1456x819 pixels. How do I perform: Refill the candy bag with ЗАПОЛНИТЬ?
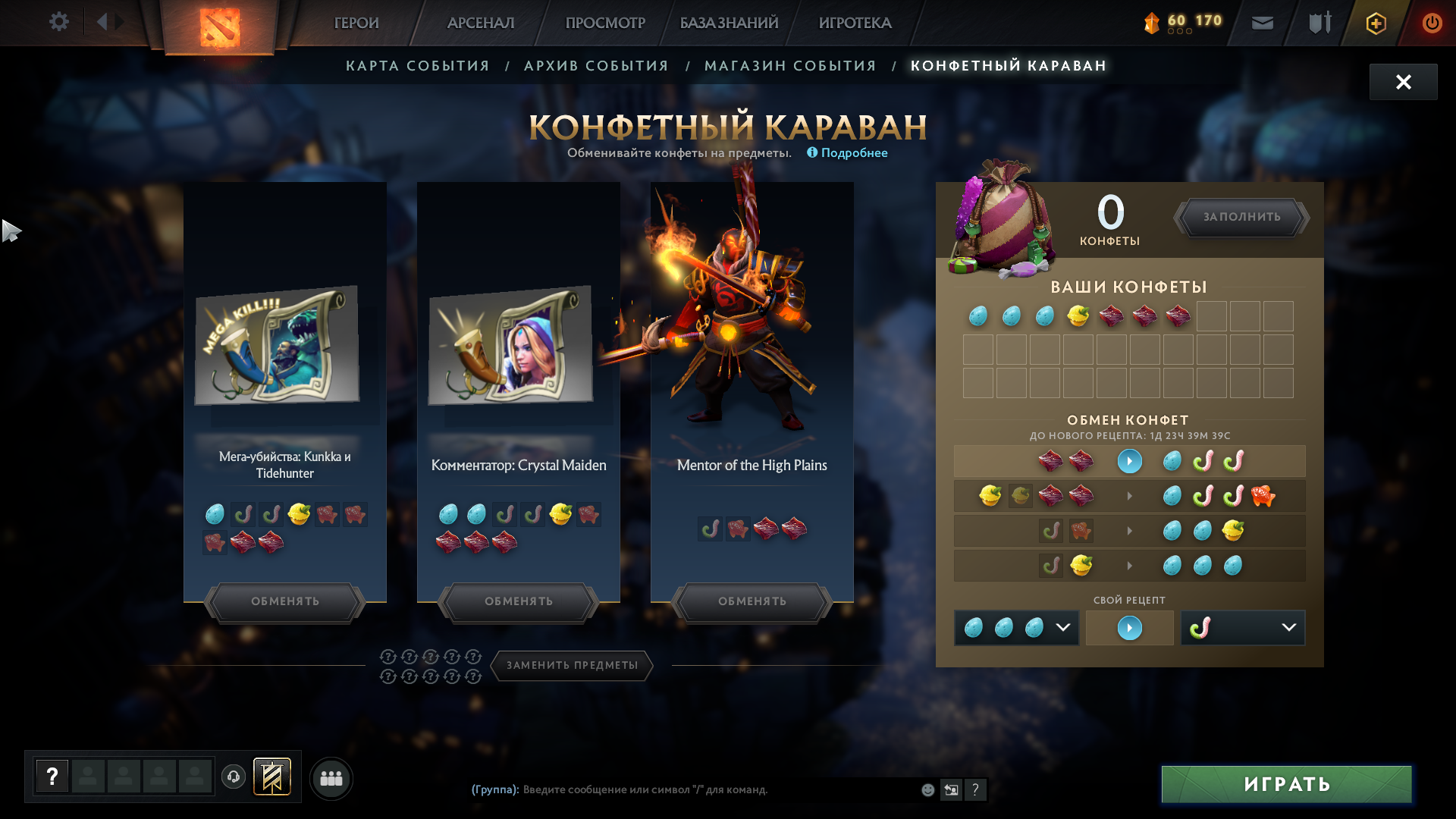[x=1241, y=217]
